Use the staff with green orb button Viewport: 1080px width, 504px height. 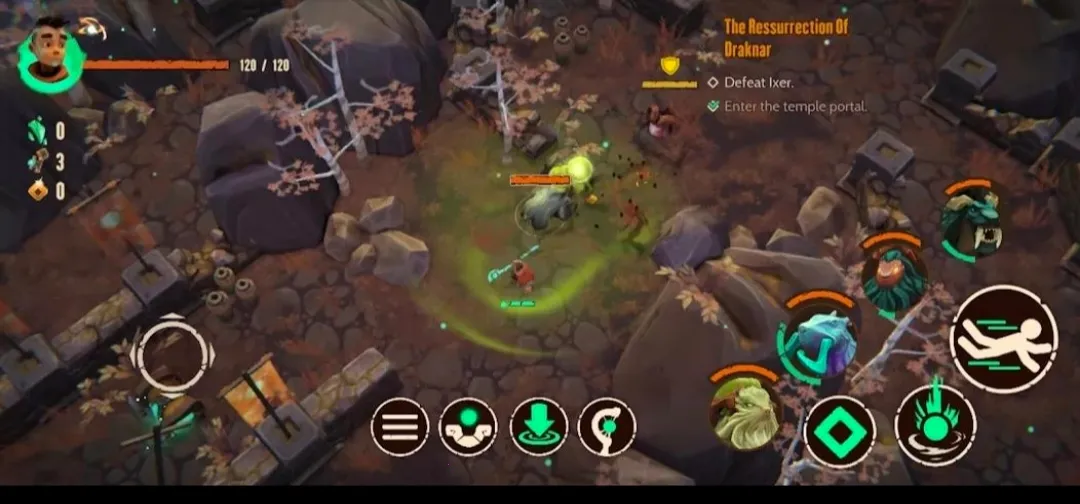point(607,427)
